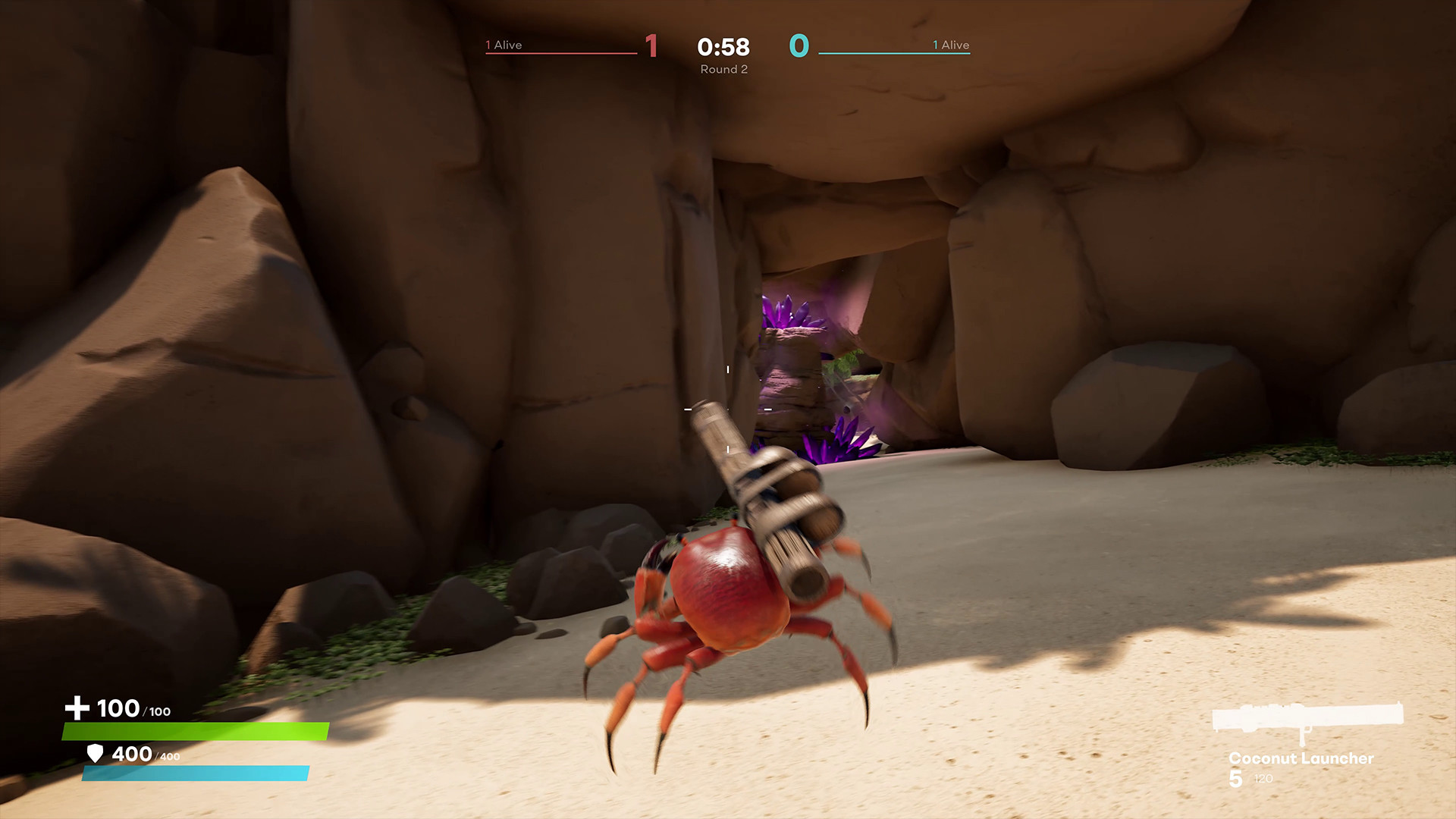Click the Coconut Launcher weapon name text
The image size is (1456, 819).
1302,758
